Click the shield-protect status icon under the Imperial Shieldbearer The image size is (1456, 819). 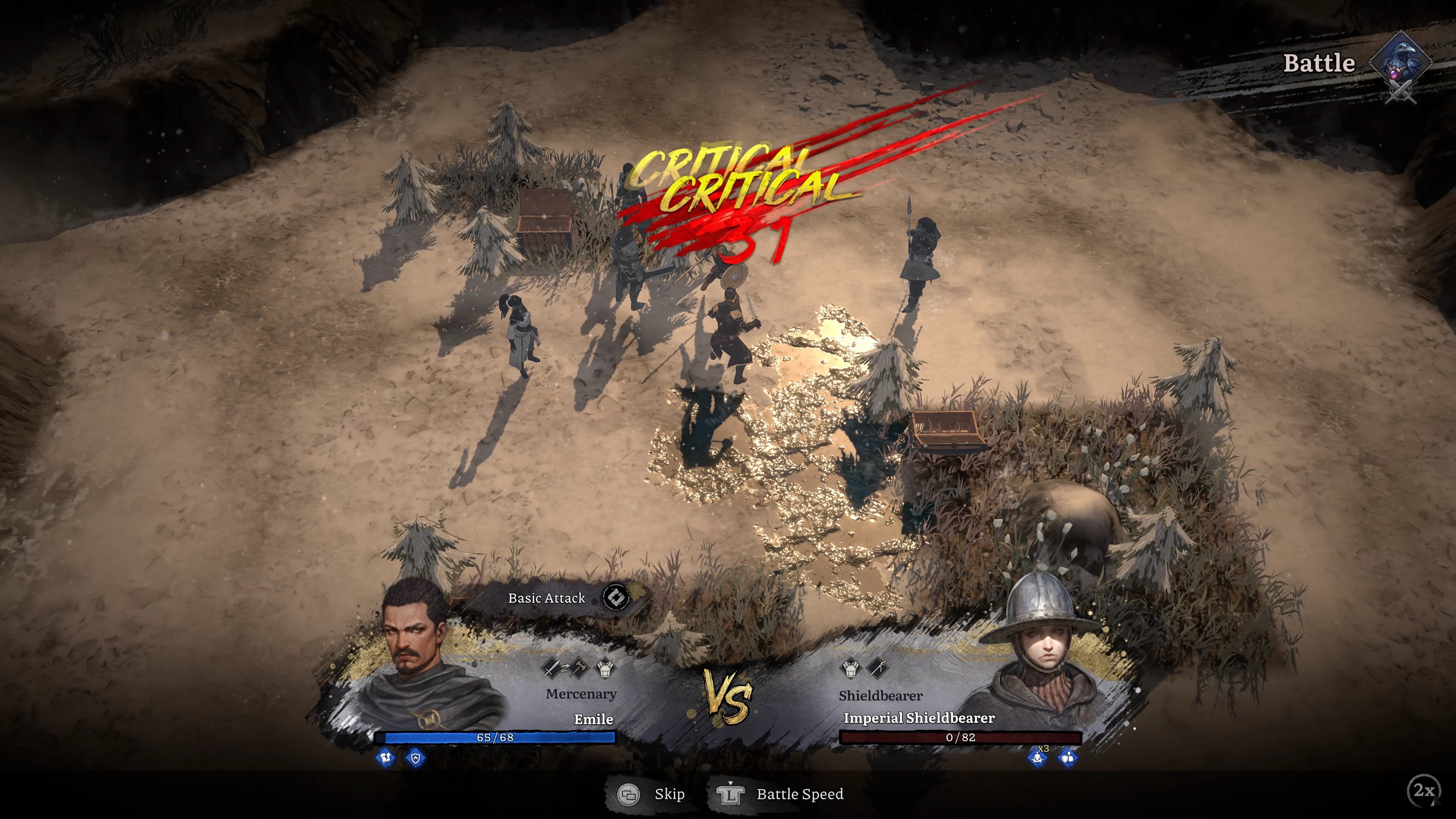[x=1067, y=758]
